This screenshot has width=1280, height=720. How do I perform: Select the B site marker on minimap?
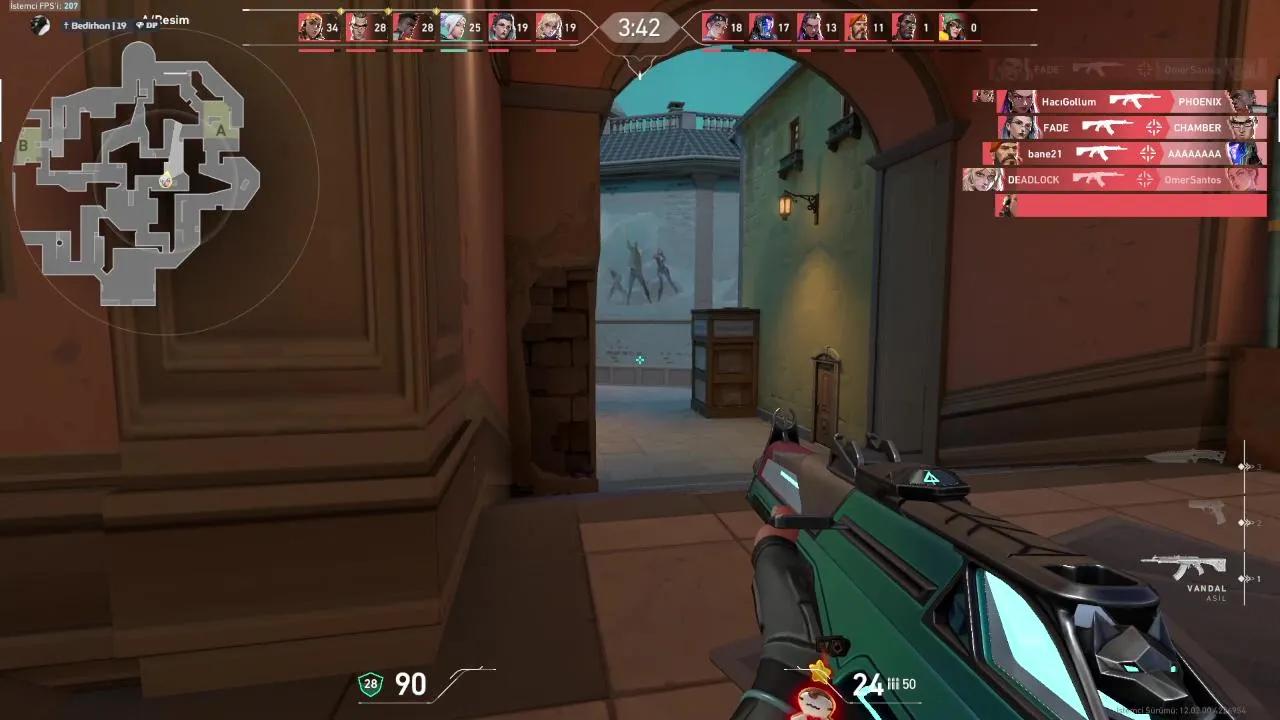pos(23,146)
